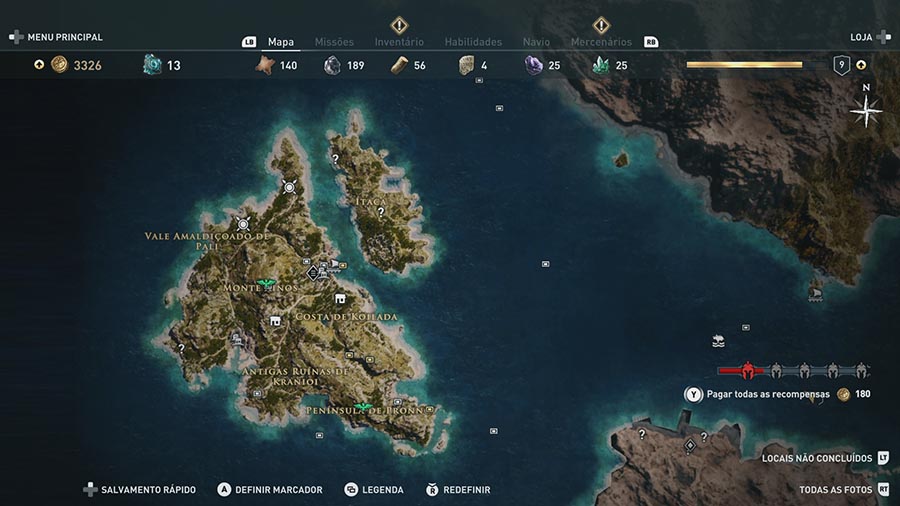Select the Habilidades tab

click(473, 42)
